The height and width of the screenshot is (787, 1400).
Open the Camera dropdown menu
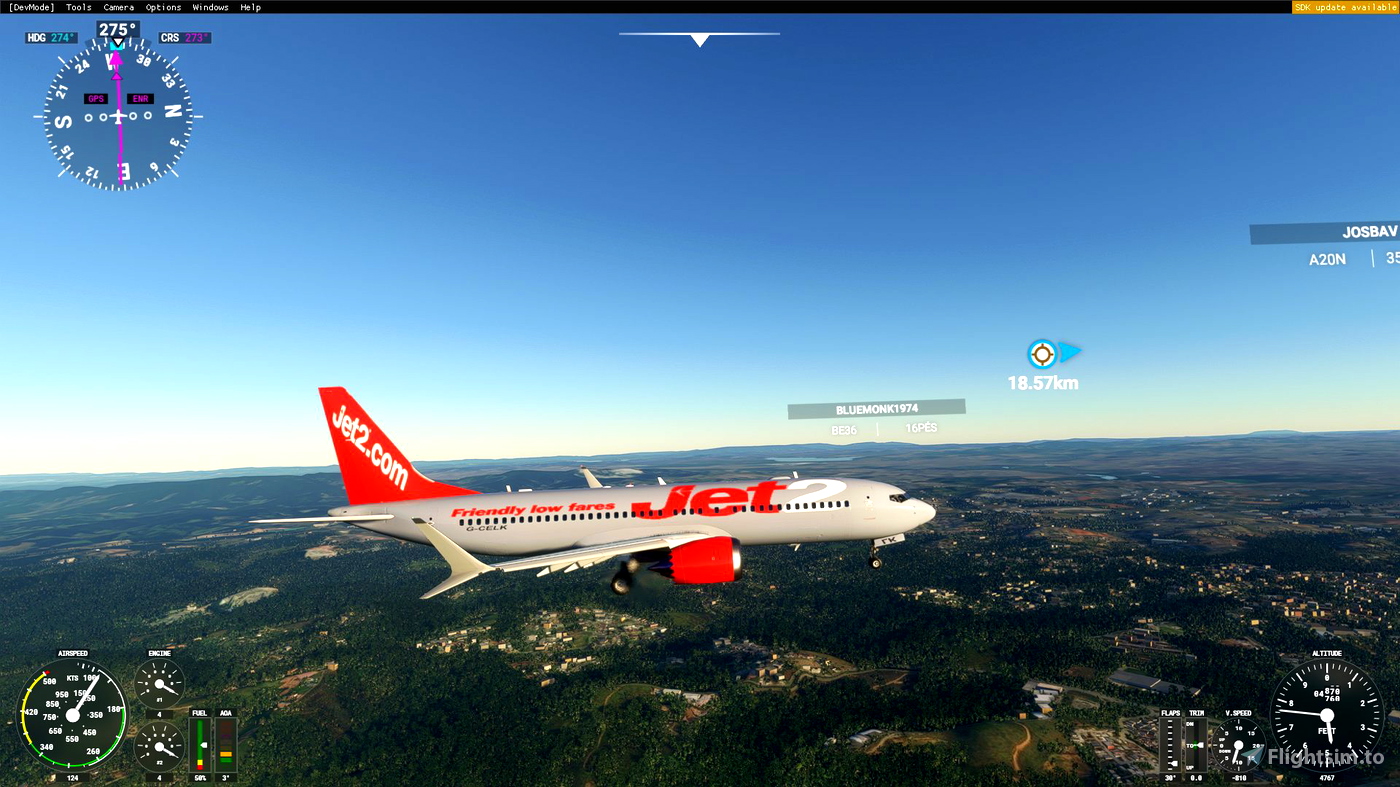[x=118, y=6]
